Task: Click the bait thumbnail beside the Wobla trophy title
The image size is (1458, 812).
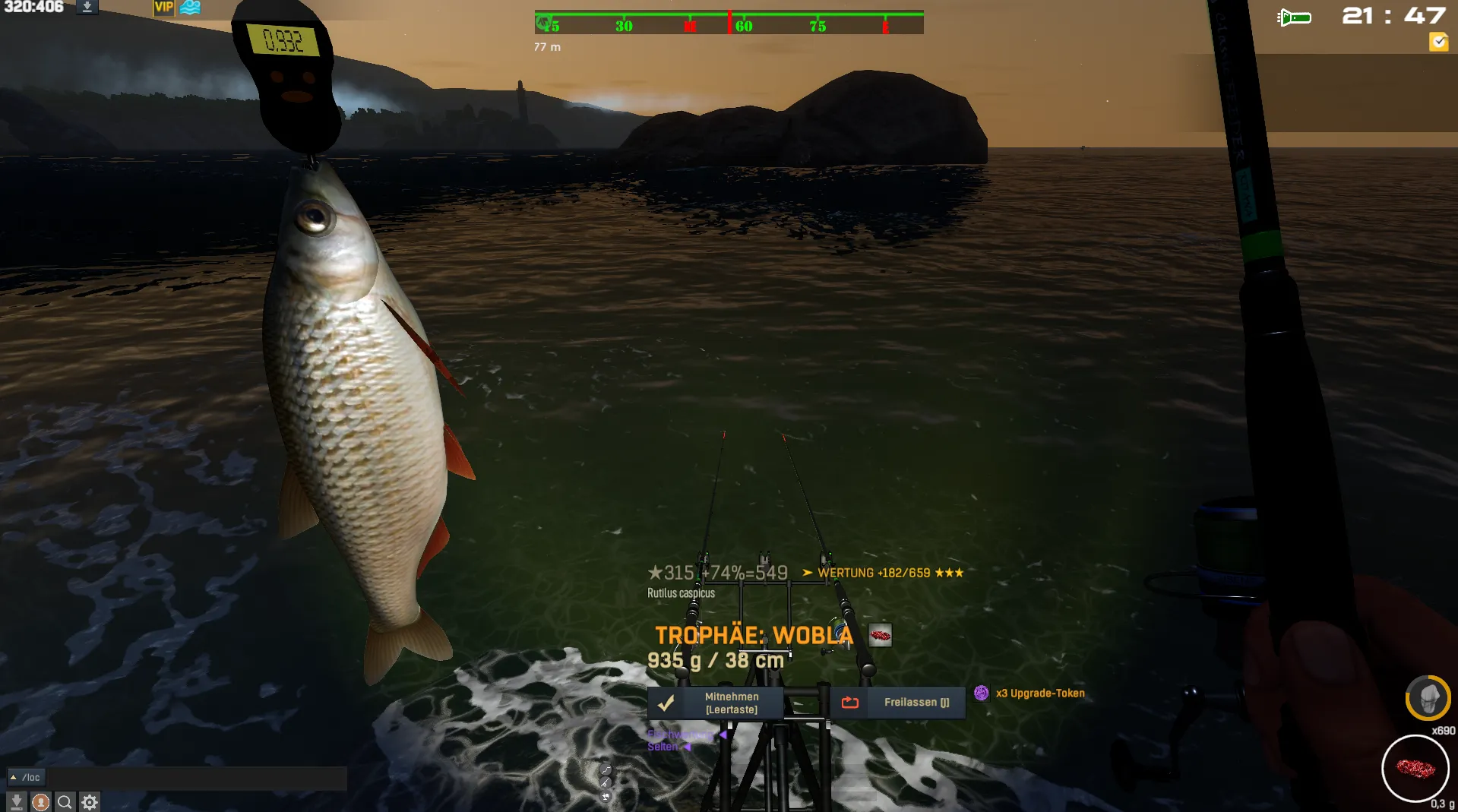Action: click(880, 635)
